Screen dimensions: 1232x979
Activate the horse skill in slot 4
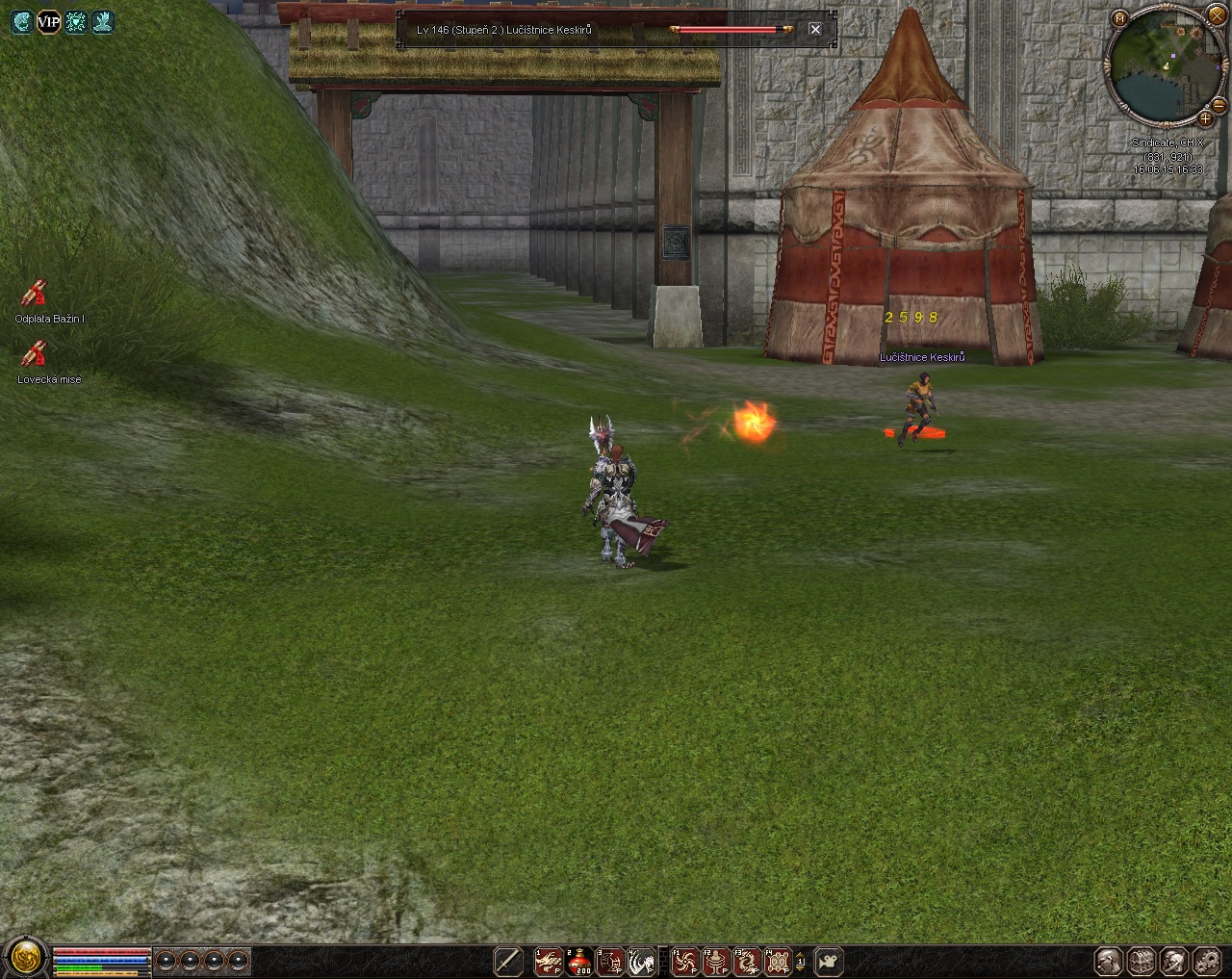pos(640,961)
